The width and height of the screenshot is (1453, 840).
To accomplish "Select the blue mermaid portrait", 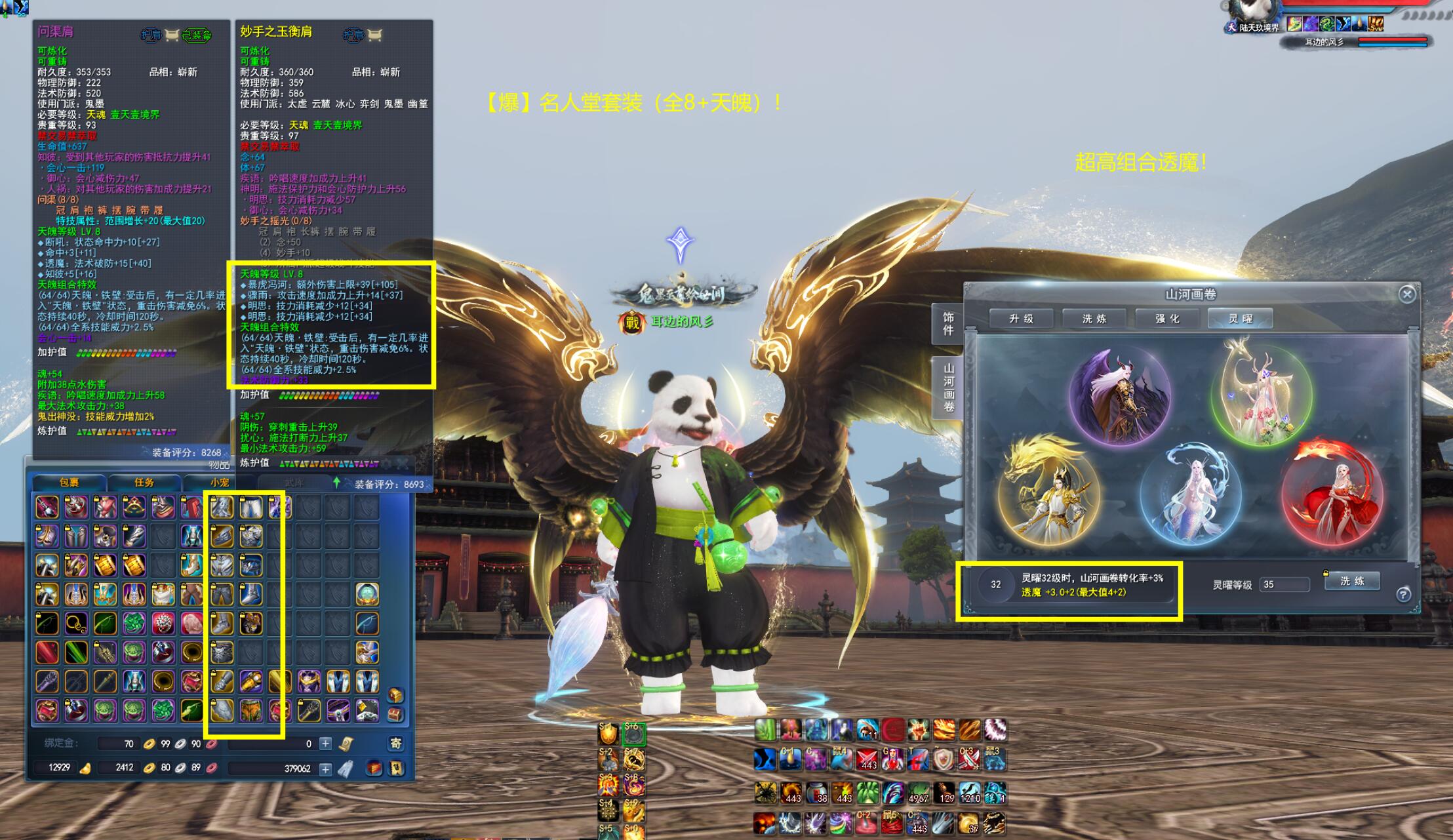I will click(x=1190, y=496).
